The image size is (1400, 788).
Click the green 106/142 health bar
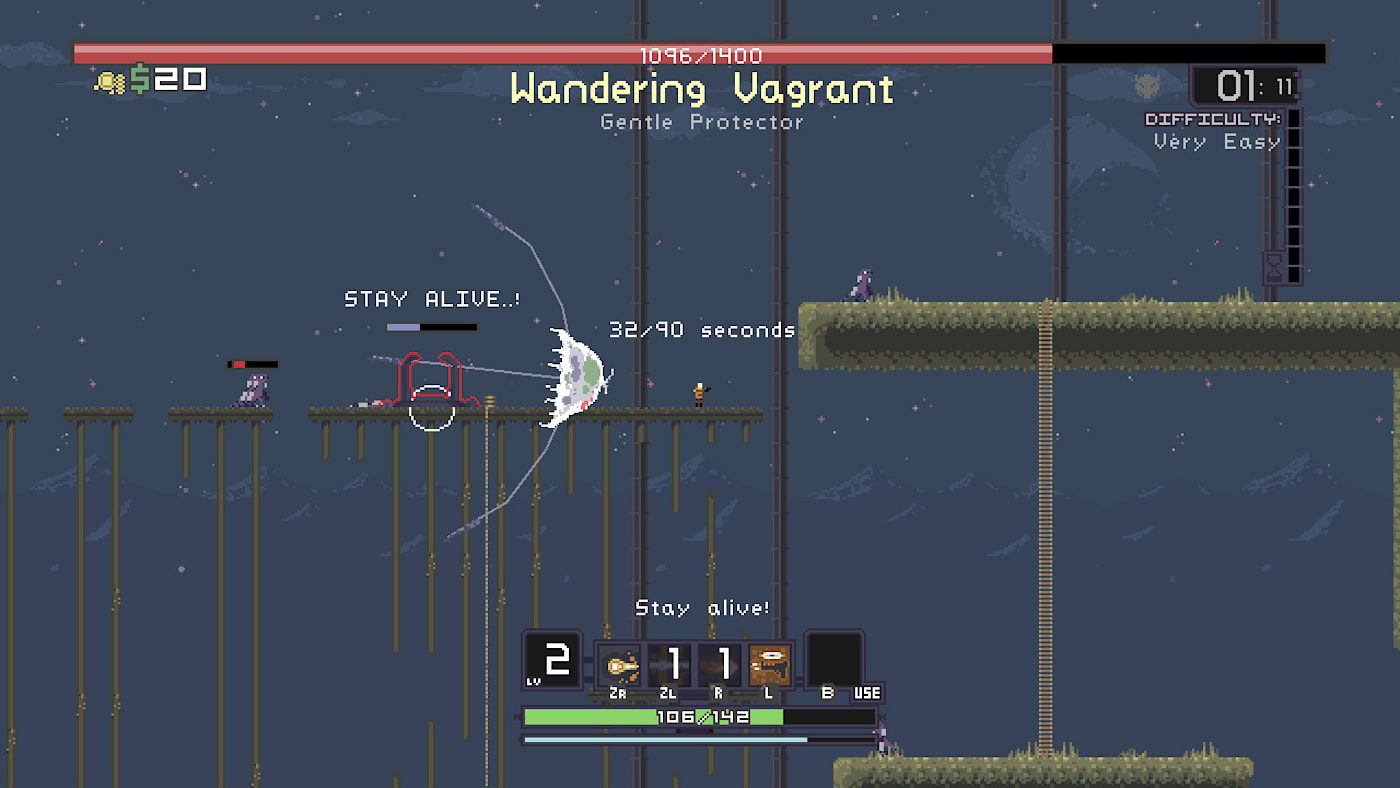click(700, 716)
